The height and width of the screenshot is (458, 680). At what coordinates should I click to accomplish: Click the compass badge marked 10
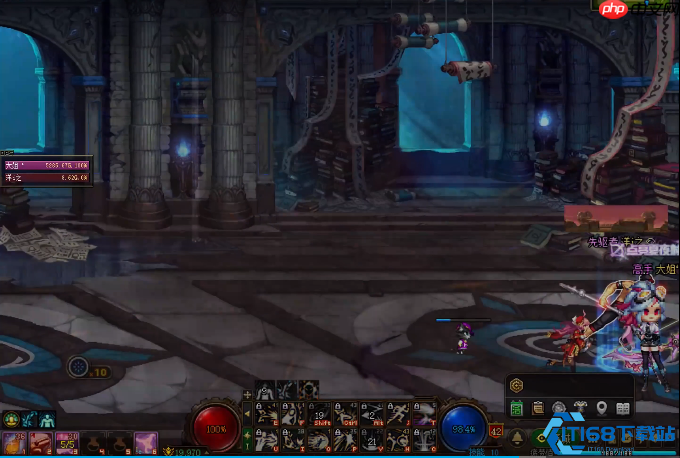pyautogui.click(x=79, y=368)
